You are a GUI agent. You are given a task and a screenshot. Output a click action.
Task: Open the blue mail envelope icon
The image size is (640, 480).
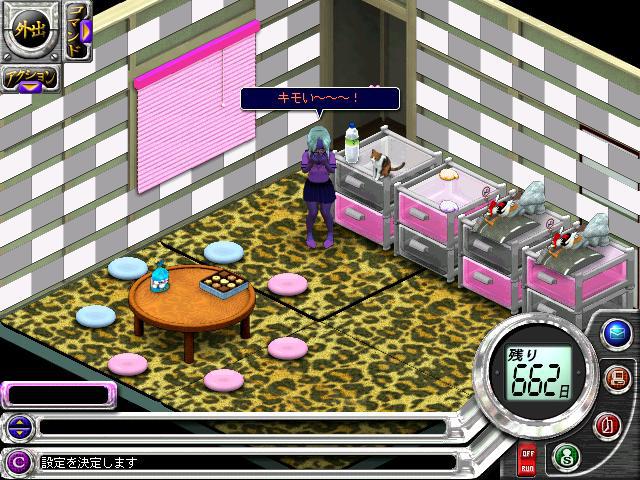(616, 334)
